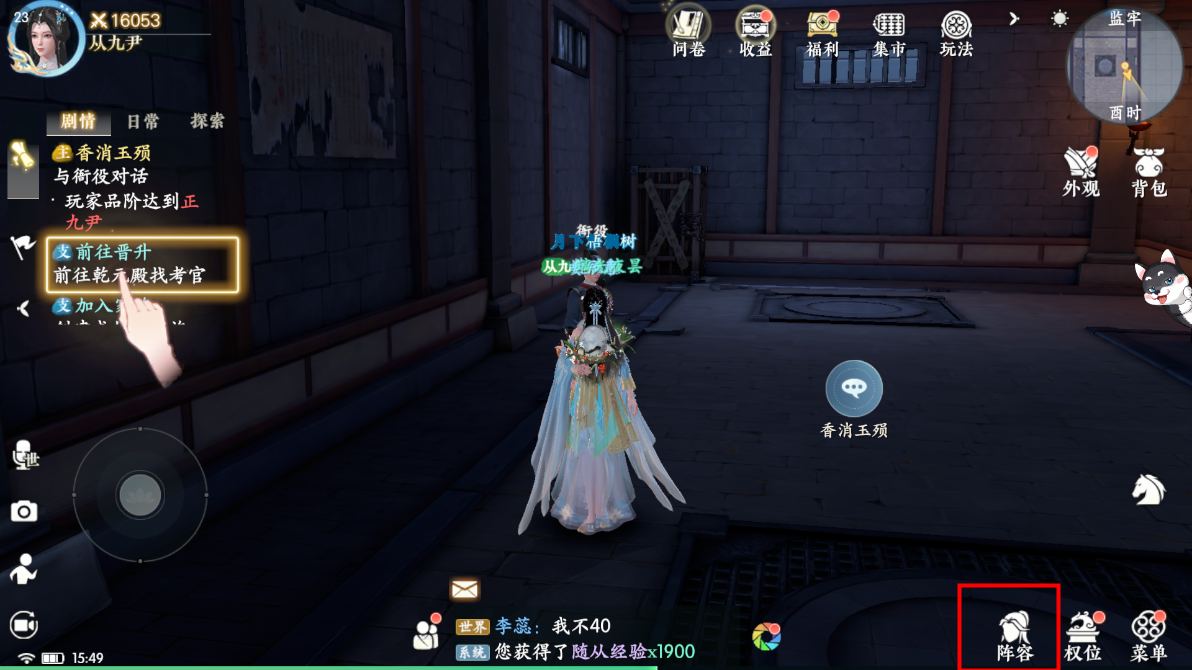Open the mail envelope icon
The width and height of the screenshot is (1192, 670).
click(x=465, y=589)
